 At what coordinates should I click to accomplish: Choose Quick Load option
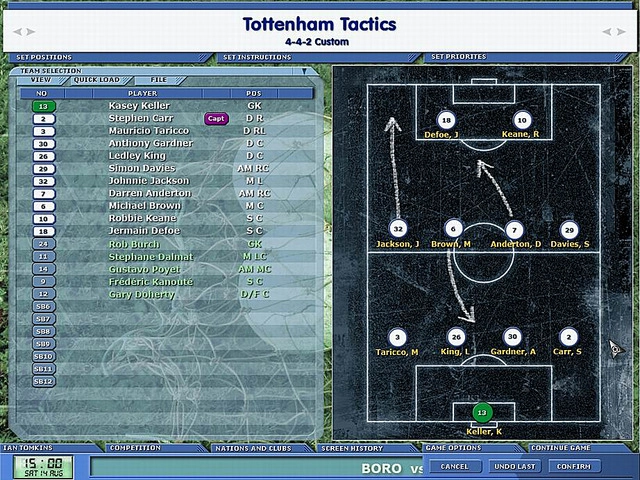[x=96, y=79]
